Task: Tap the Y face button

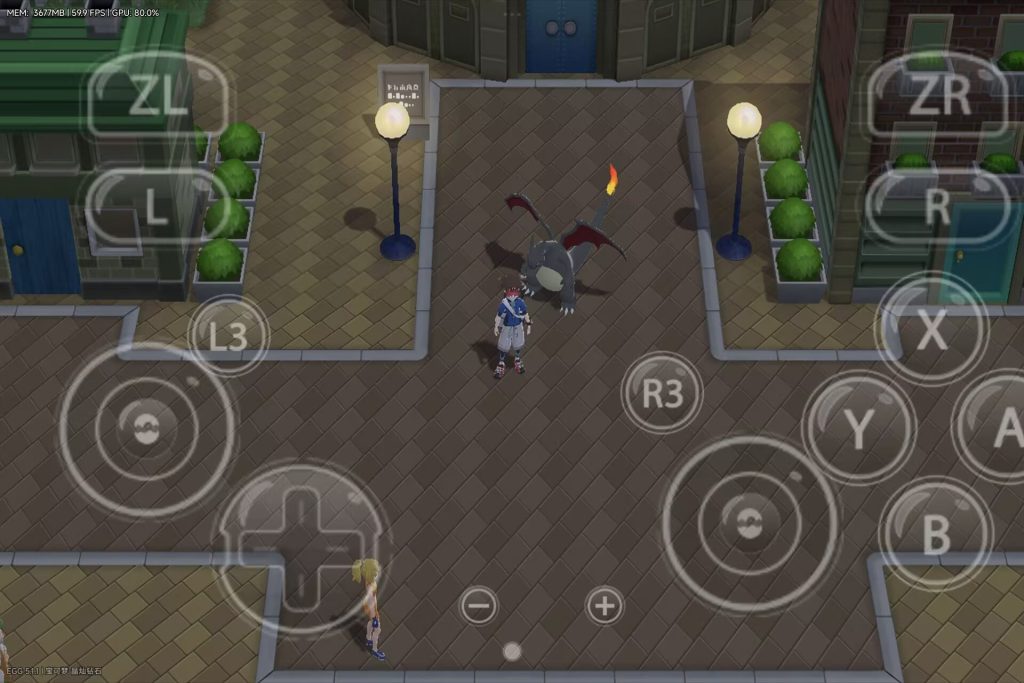Action: click(859, 428)
